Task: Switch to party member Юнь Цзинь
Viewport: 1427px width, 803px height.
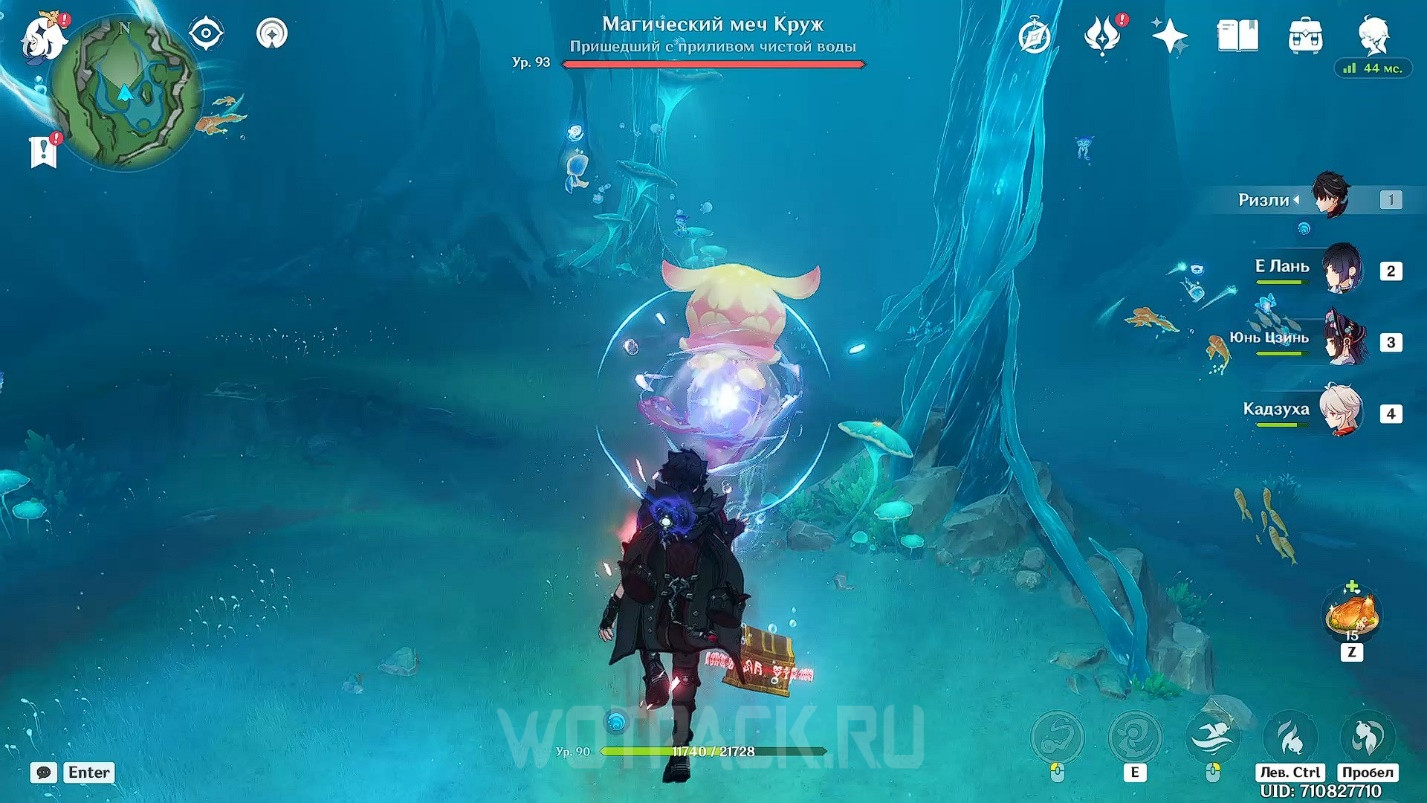Action: pos(1342,341)
